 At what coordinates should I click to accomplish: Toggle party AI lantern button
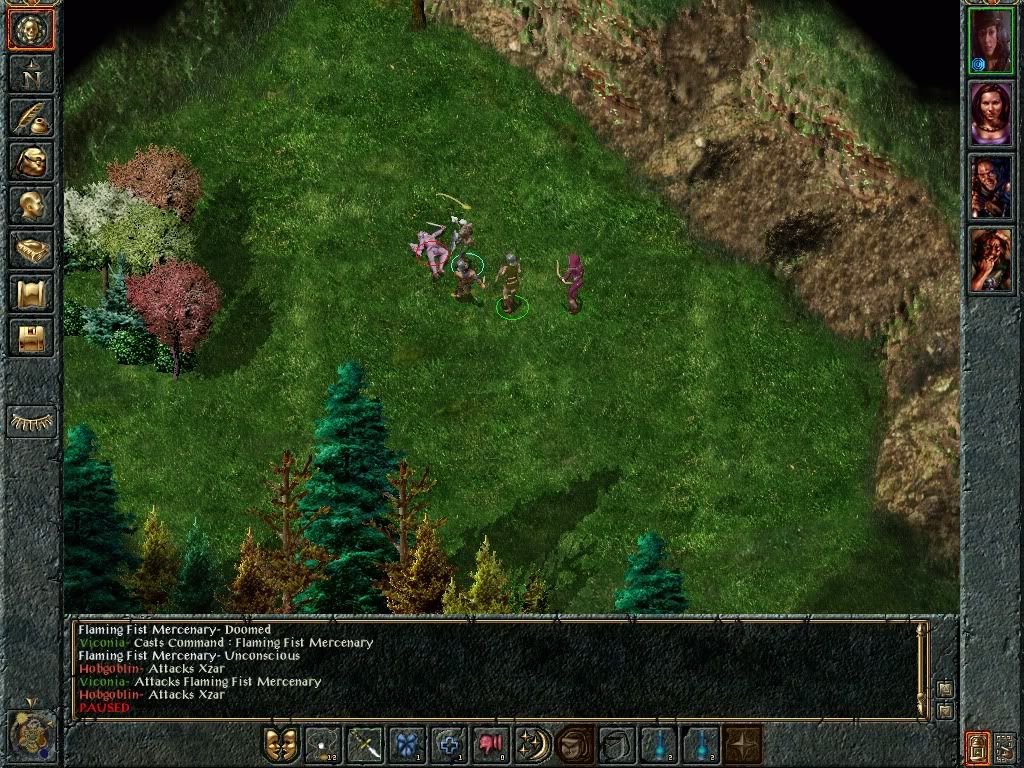(x=978, y=745)
